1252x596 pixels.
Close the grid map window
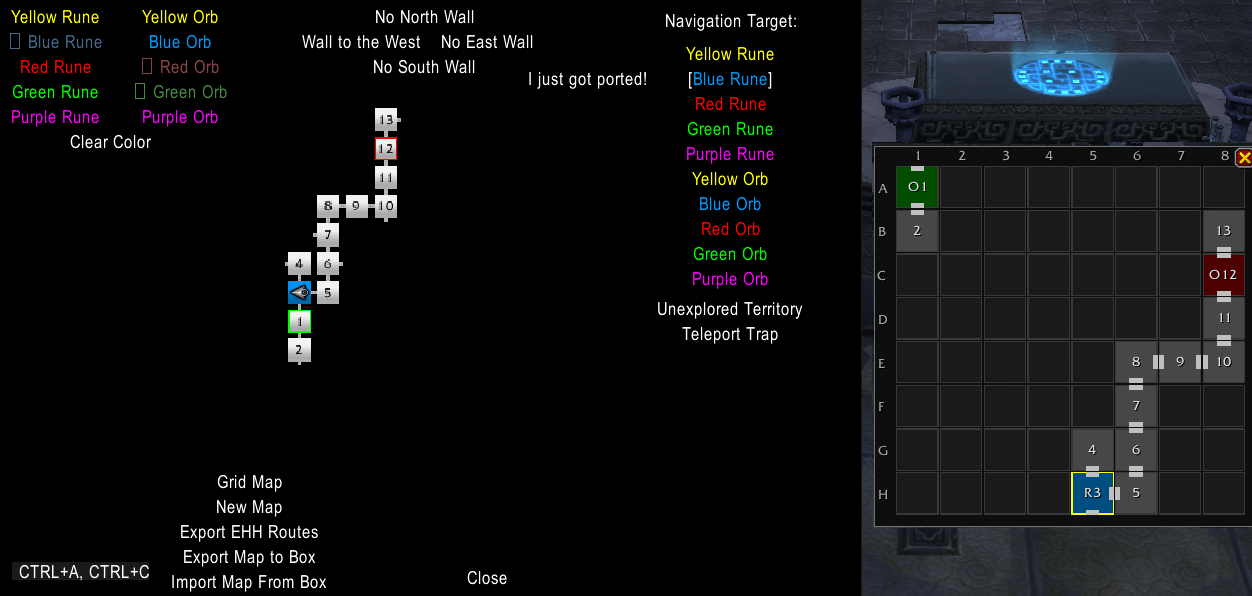tap(1244, 158)
